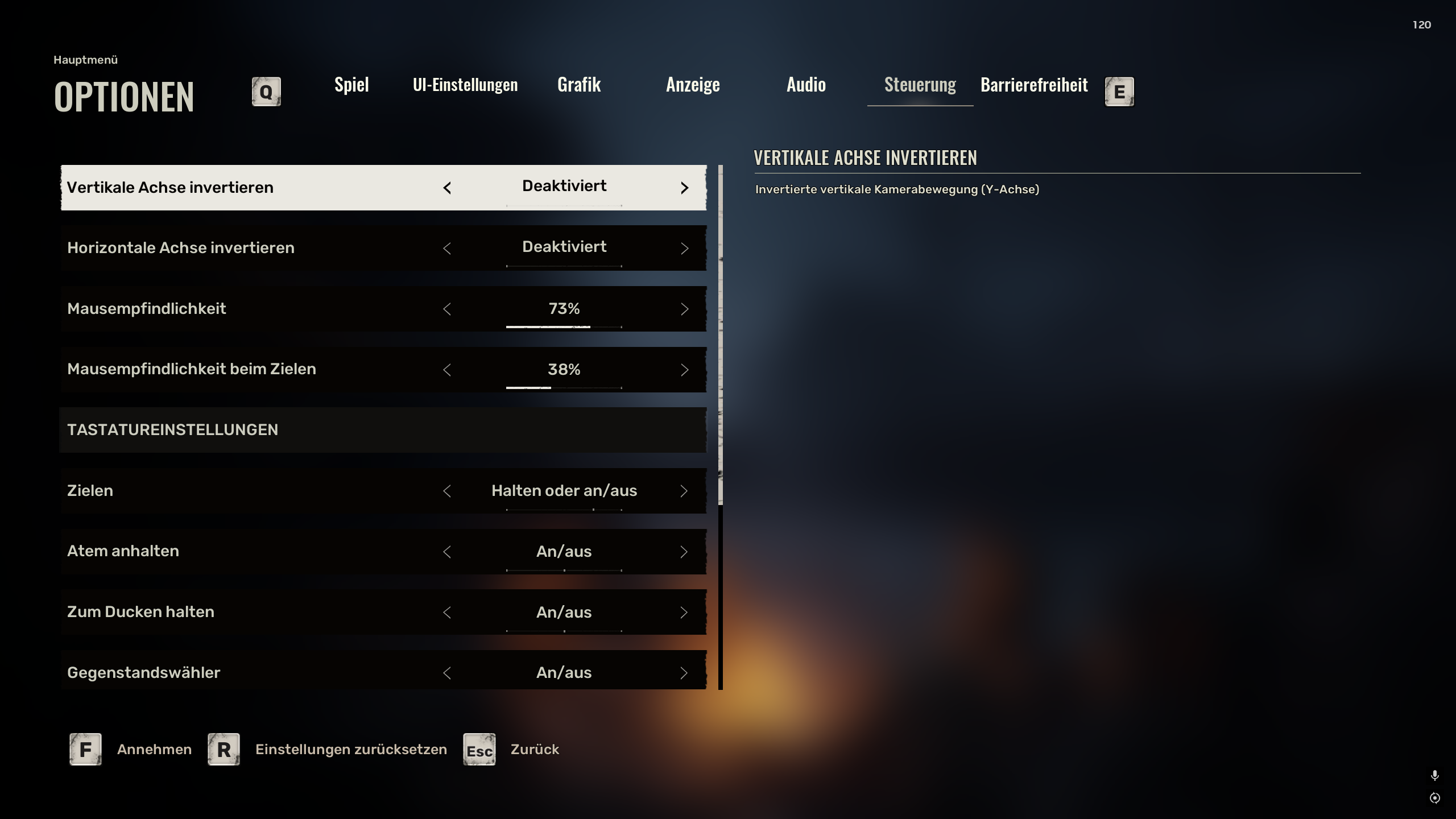Toggle Atem anhalten using its left arrow
The height and width of the screenshot is (819, 1456).
447,552
